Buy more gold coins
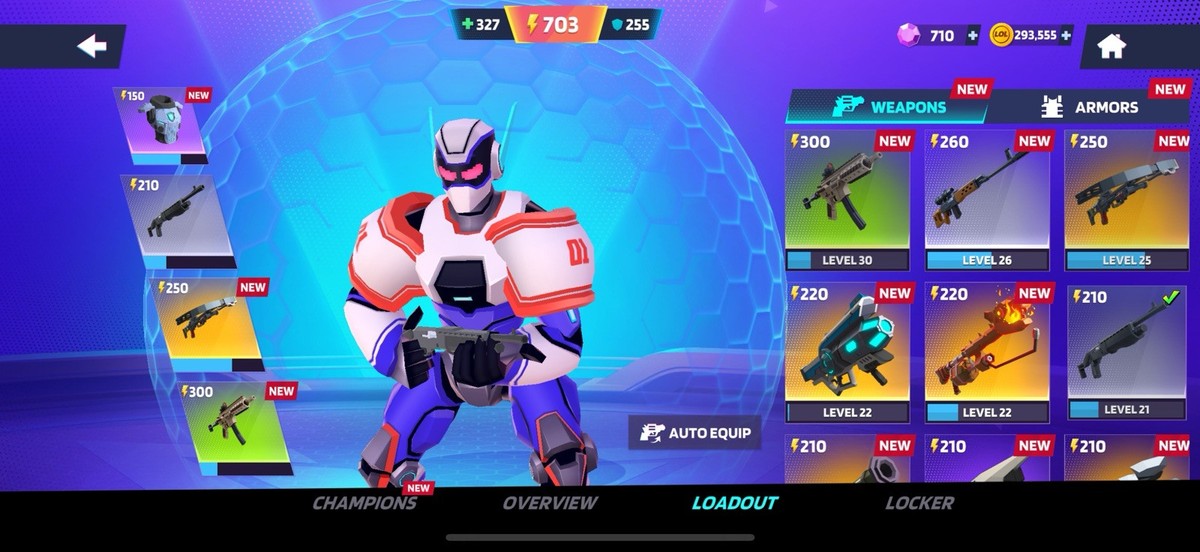 click(1066, 36)
